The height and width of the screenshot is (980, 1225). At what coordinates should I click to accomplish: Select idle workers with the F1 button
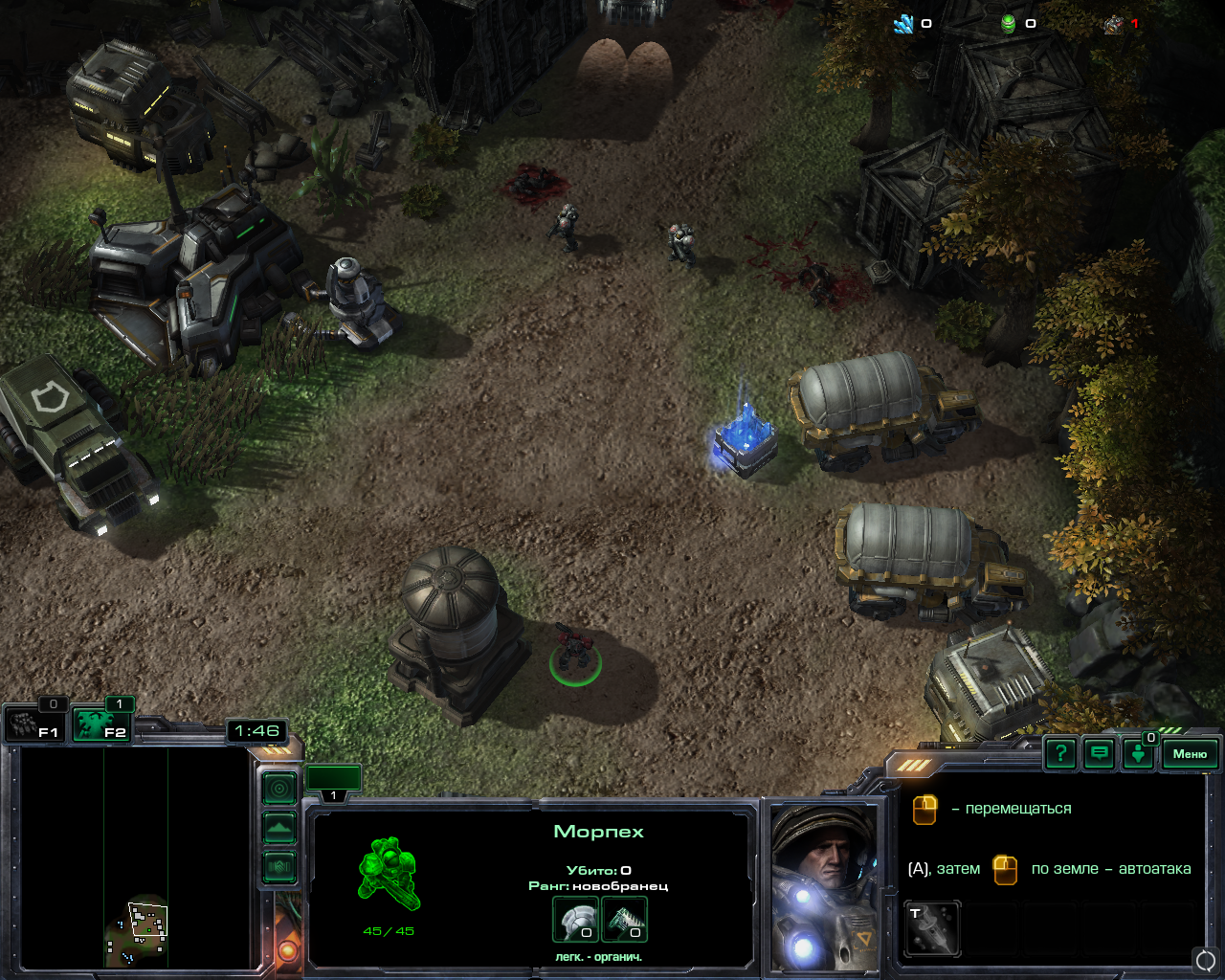click(x=35, y=724)
